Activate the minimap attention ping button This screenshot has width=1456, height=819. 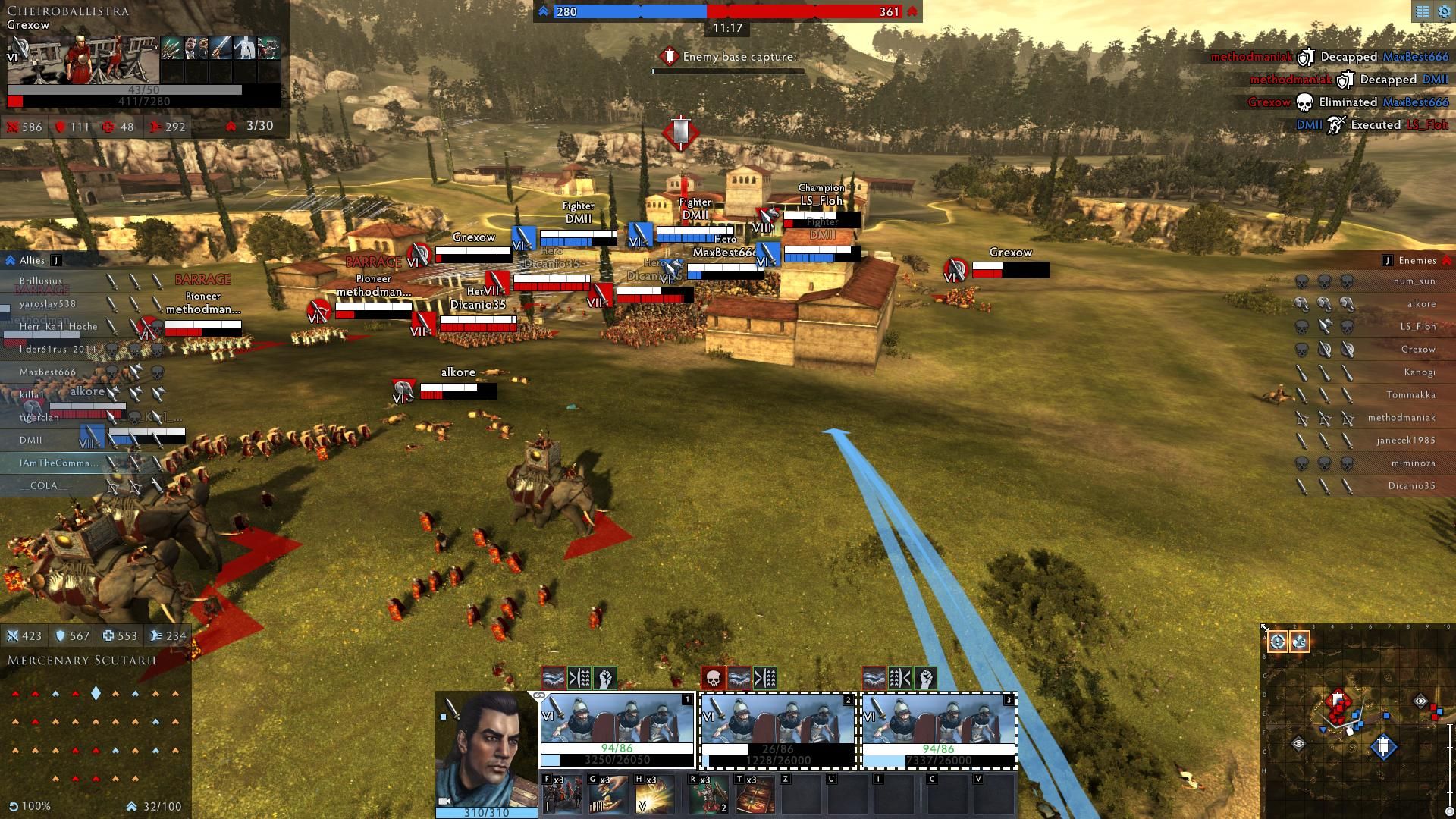pos(1278,642)
